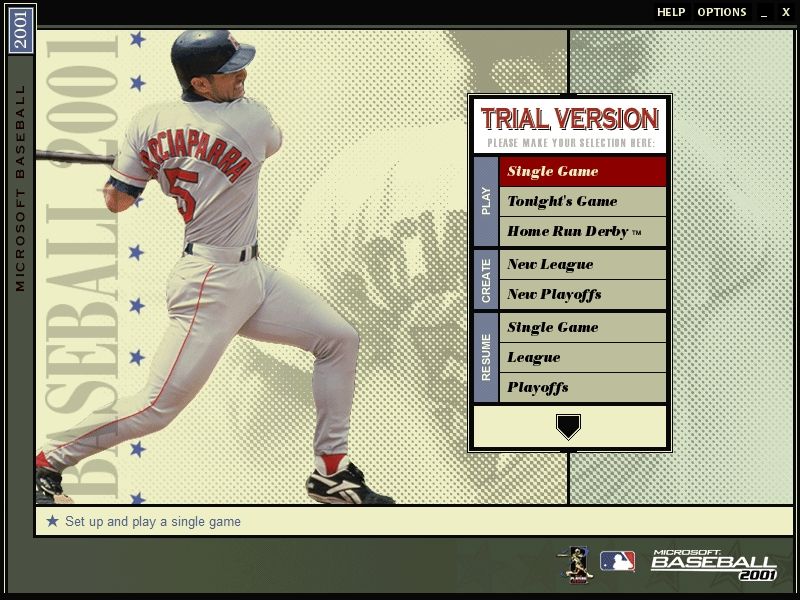Select Single Game under the Play section
Screen dimensions: 800x600
tap(582, 171)
